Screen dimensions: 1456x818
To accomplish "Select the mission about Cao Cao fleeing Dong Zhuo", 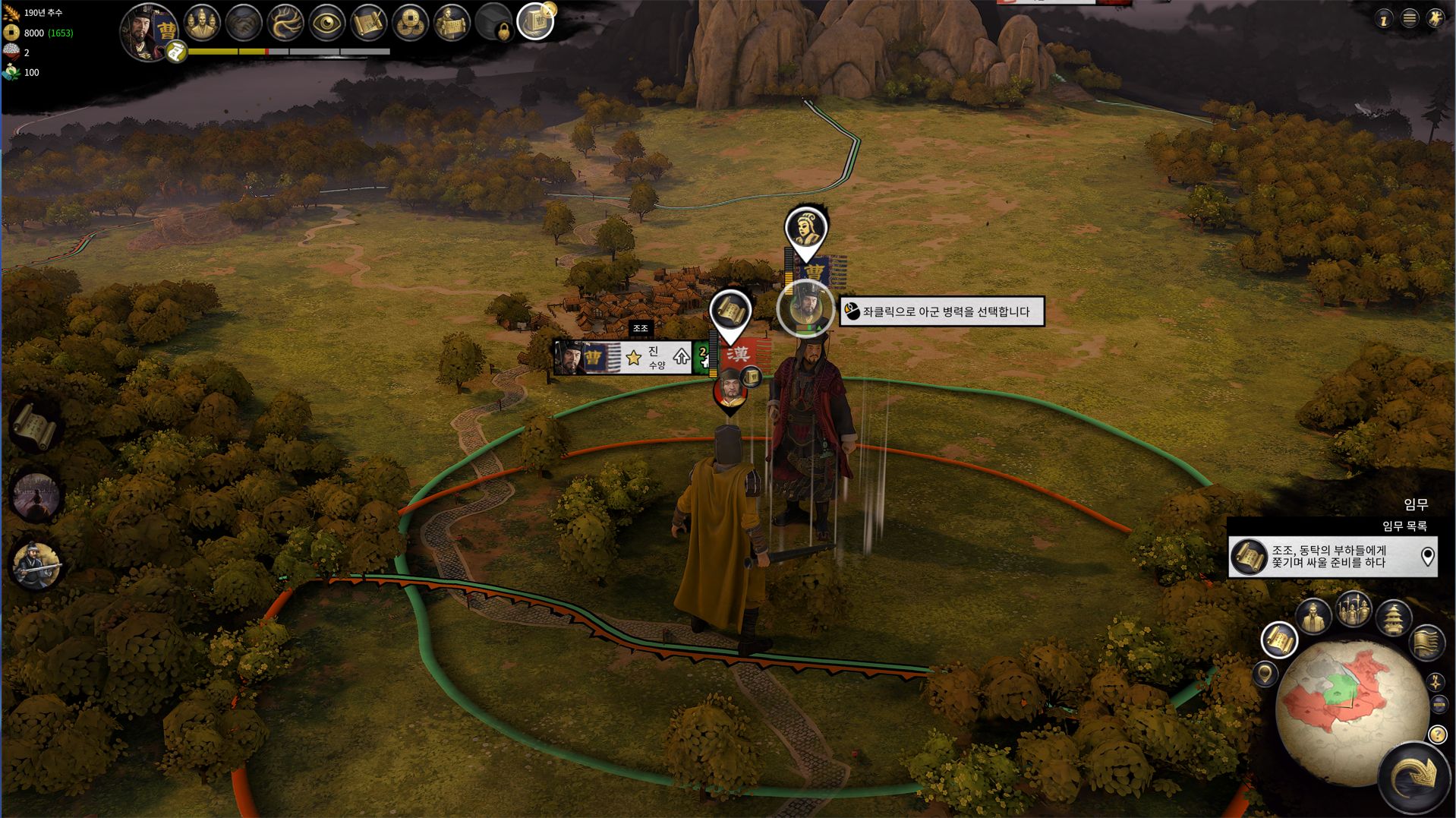I will 1328,557.
